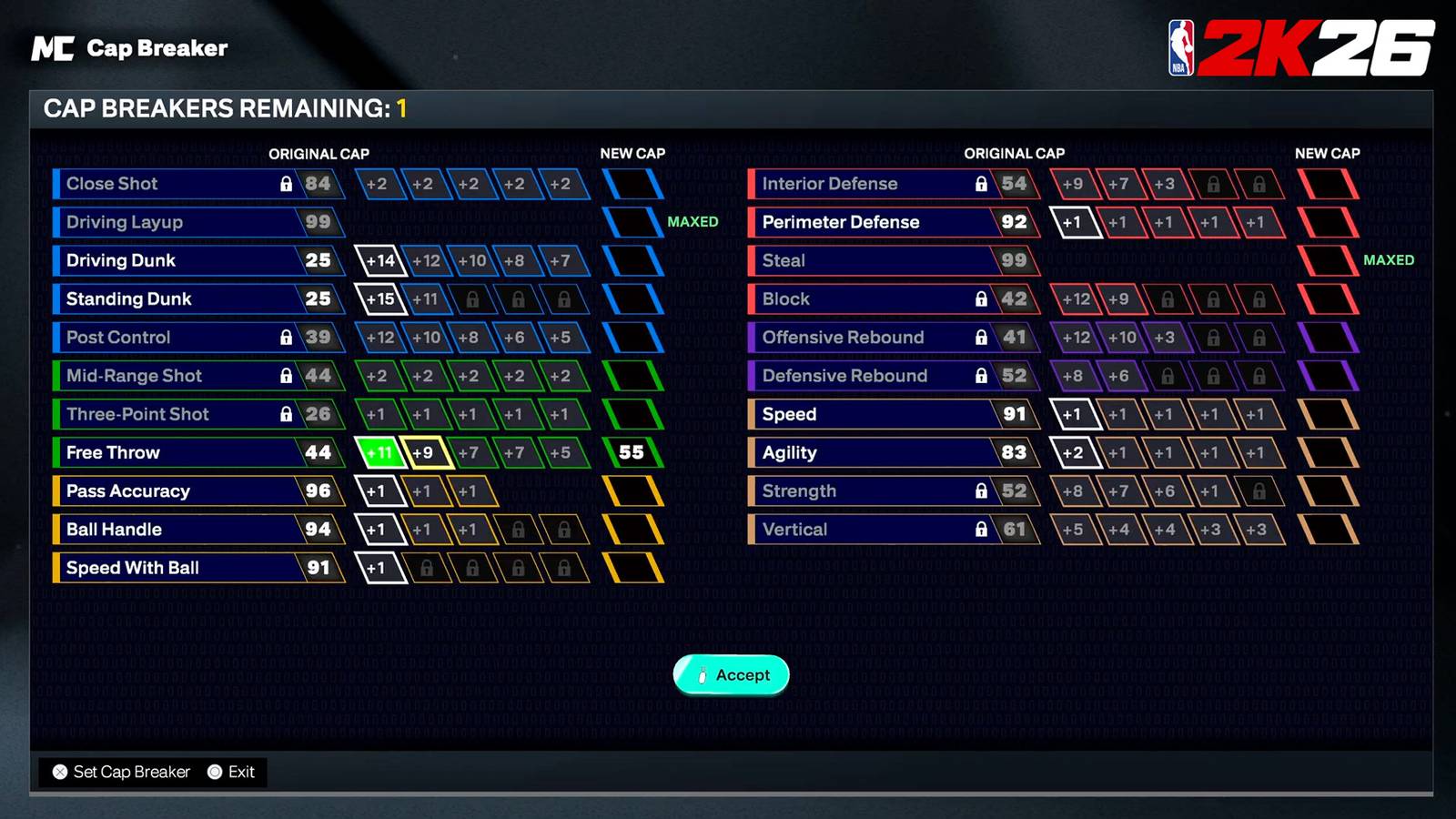The image size is (1456, 819).
Task: Confirm with the Accept button
Action: [x=732, y=675]
